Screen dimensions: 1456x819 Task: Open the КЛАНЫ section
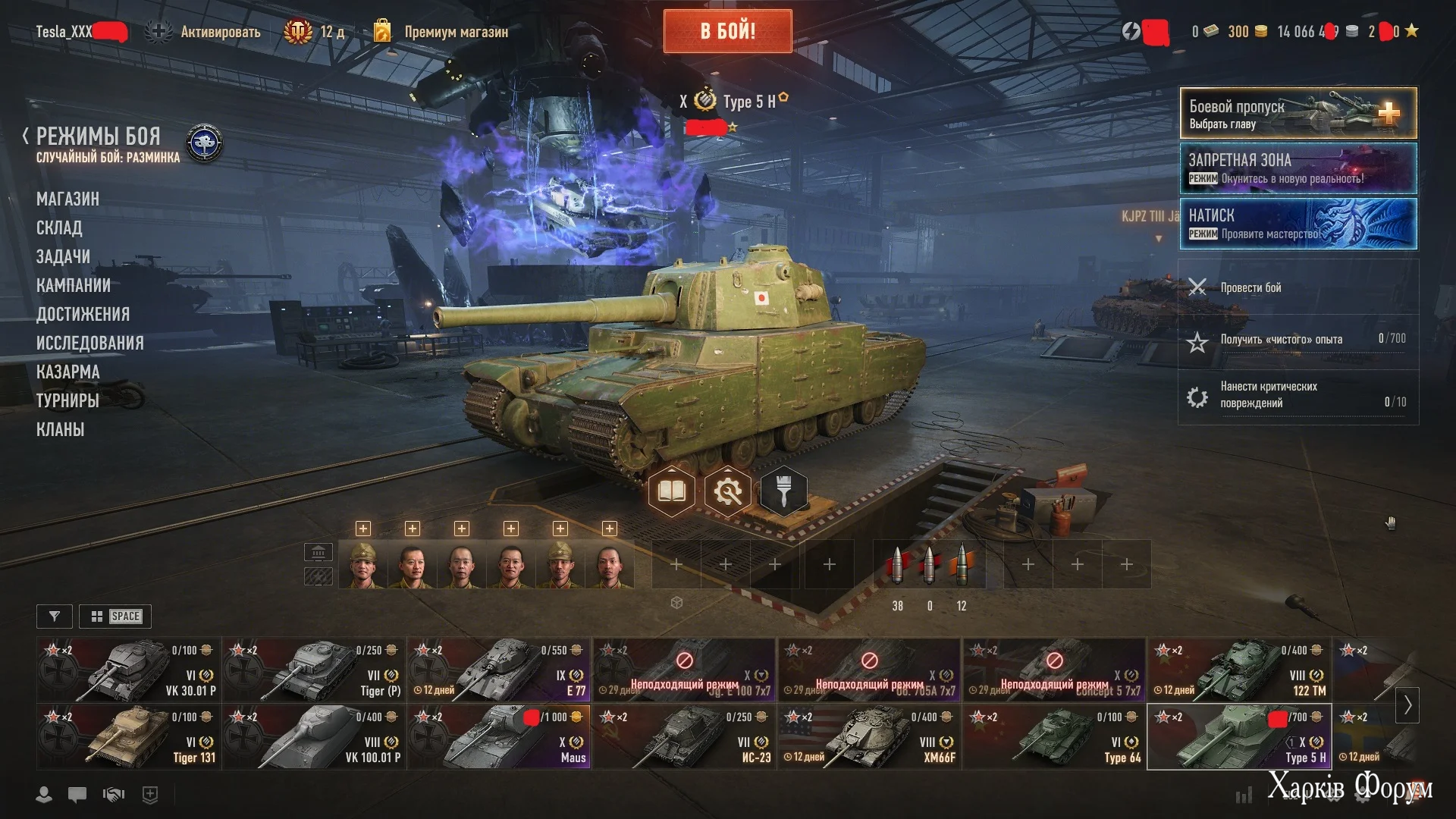[60, 429]
